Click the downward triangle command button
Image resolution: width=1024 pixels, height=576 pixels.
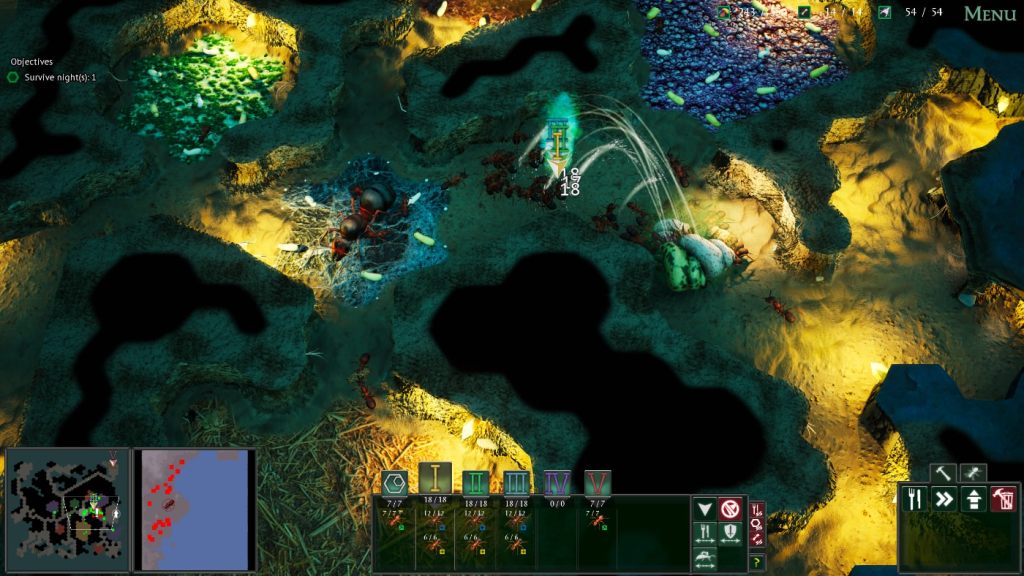coord(705,509)
